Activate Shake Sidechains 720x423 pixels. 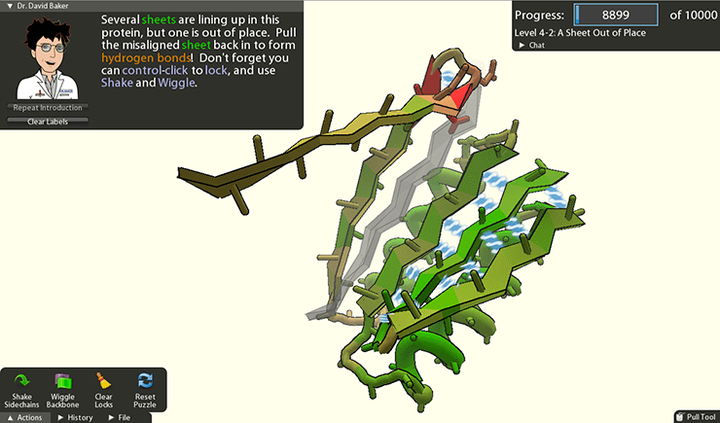tap(22, 385)
